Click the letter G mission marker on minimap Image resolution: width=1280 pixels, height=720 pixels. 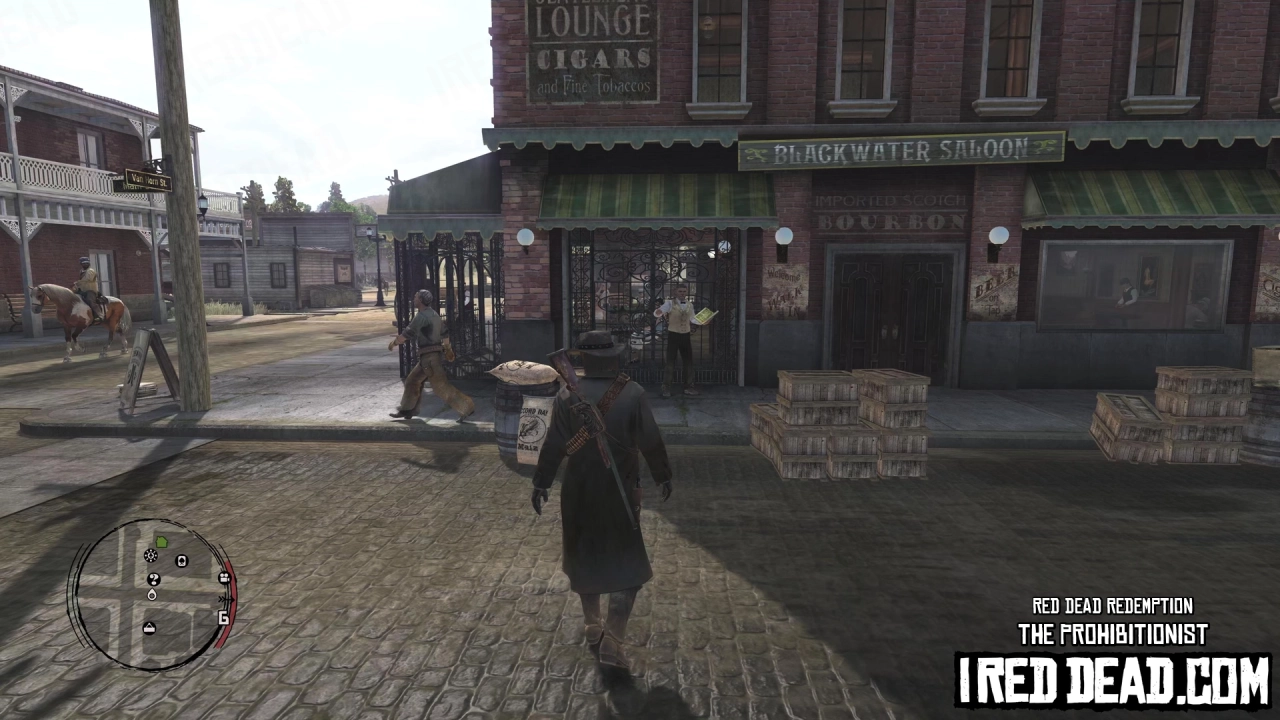(224, 616)
